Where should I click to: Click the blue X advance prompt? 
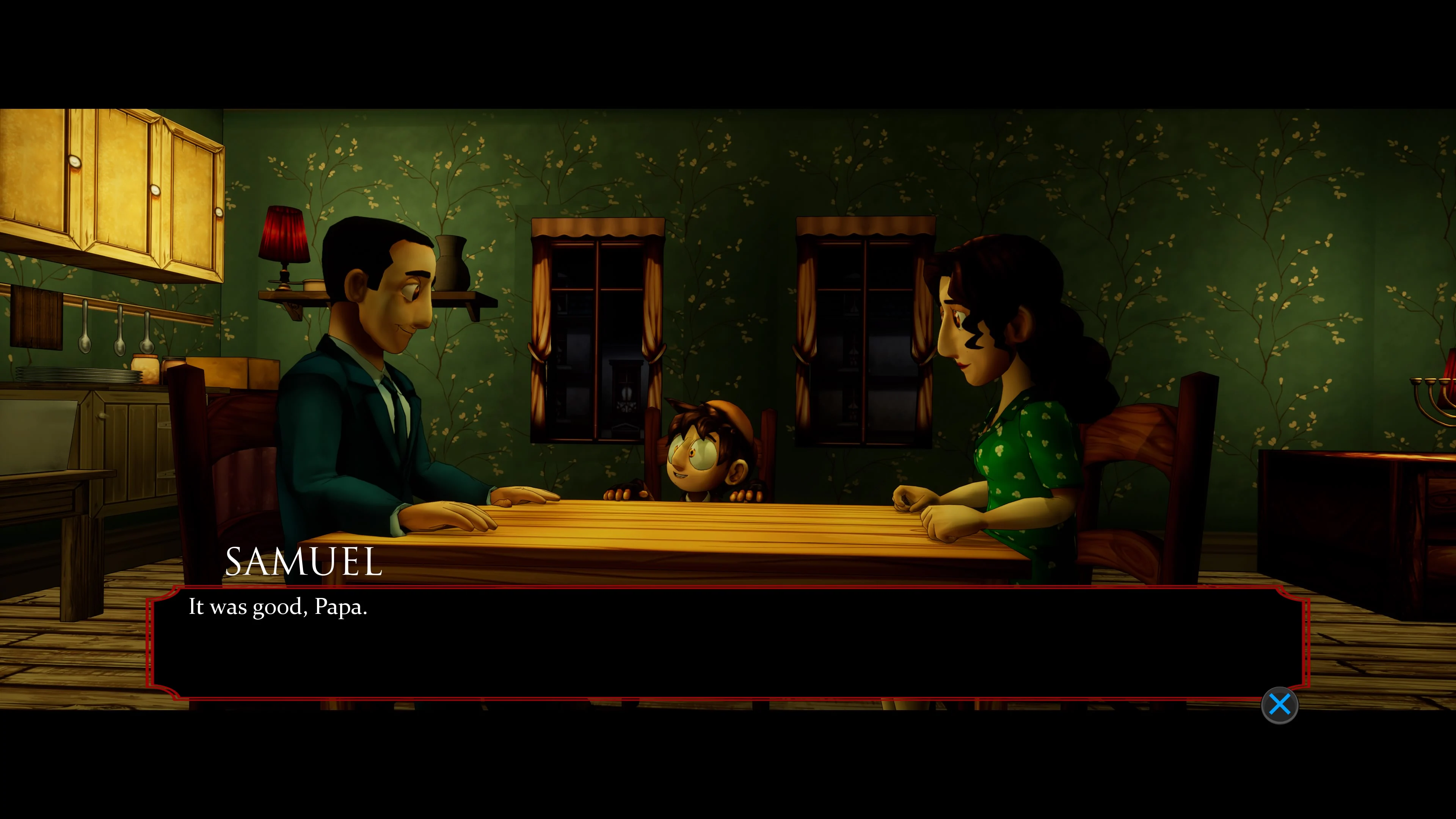(1280, 704)
